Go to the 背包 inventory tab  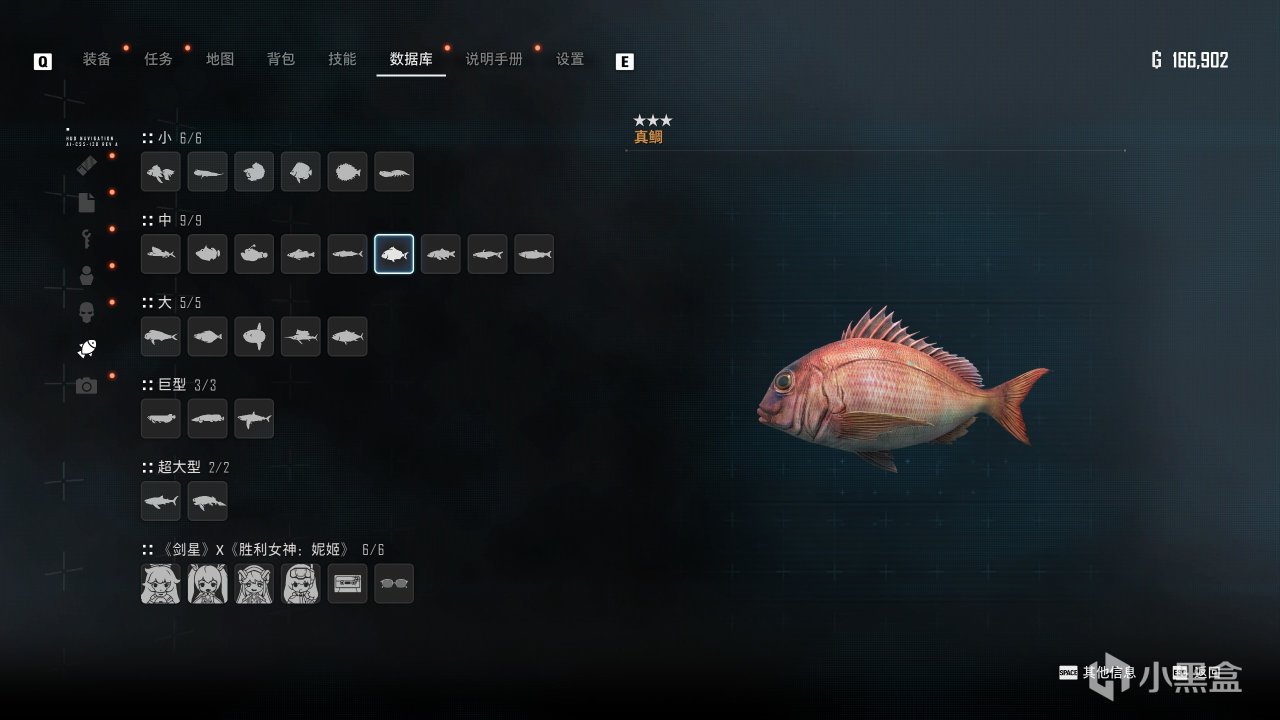tap(281, 59)
